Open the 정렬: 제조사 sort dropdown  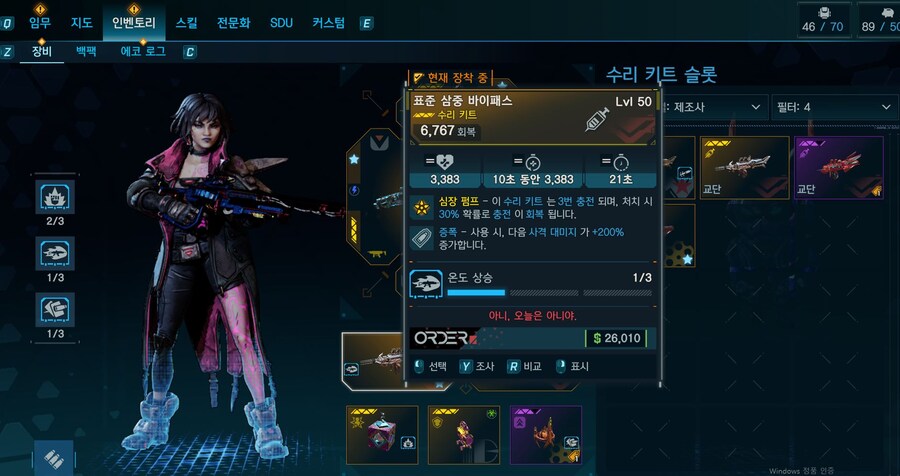click(710, 107)
